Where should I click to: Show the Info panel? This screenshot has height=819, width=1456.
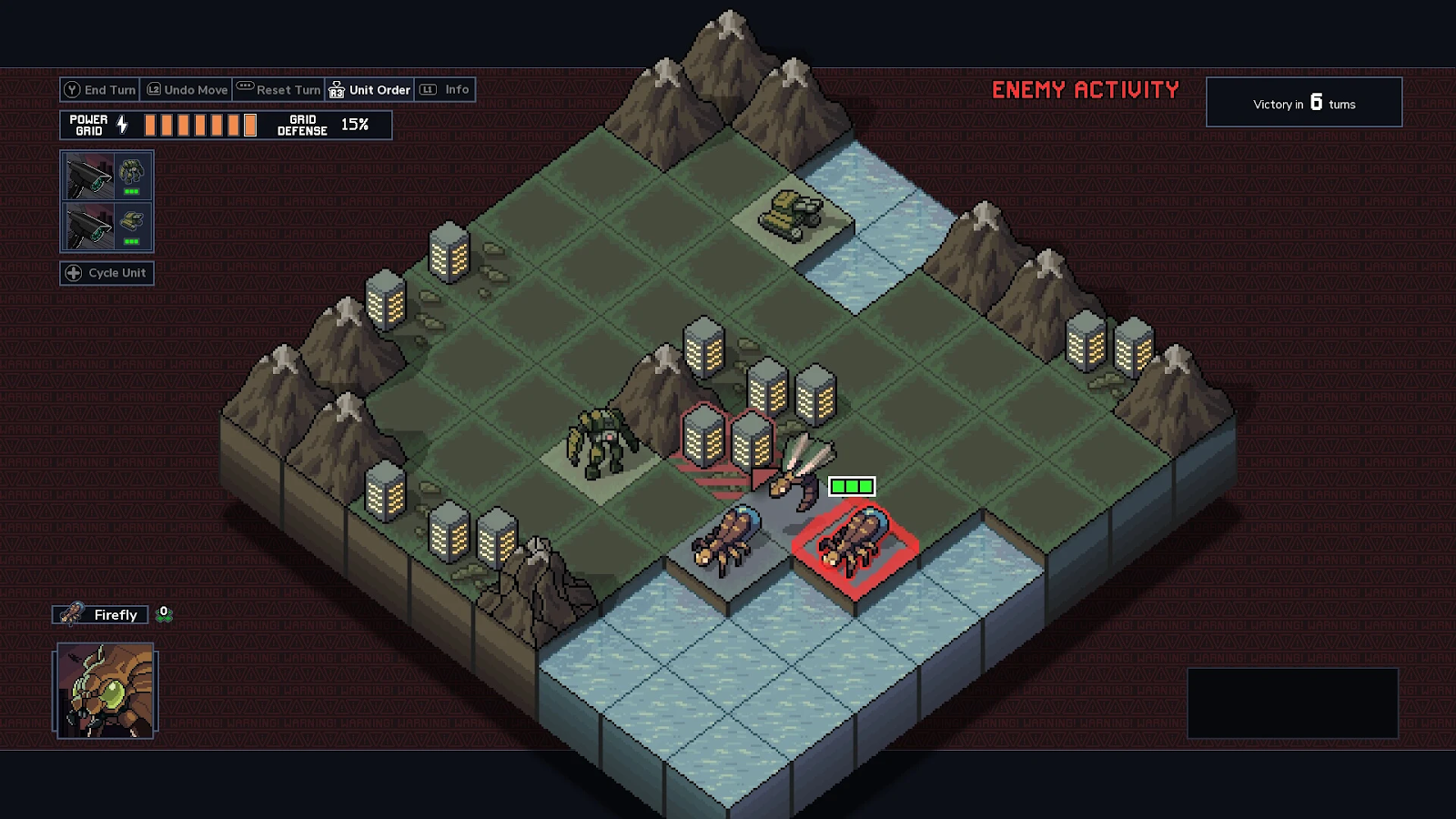pos(446,90)
